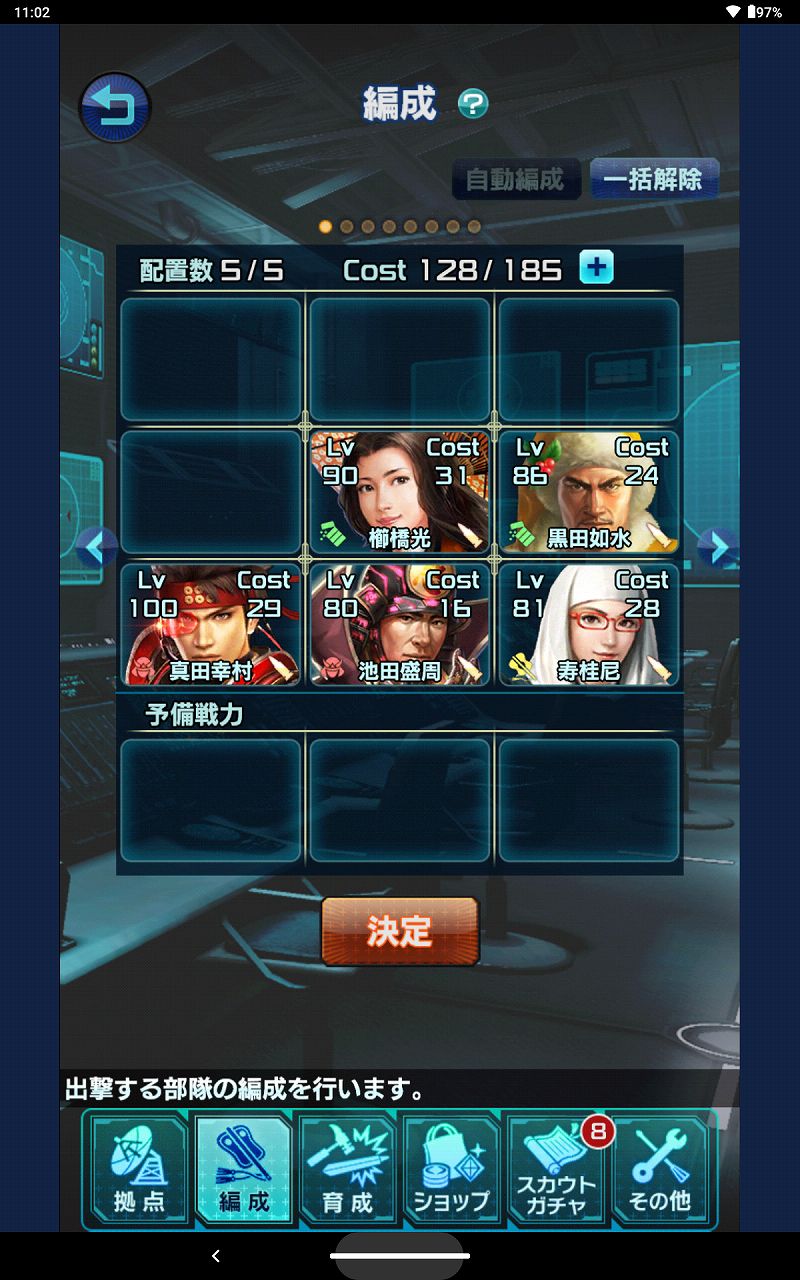Open the ショップ shop menu
The height and width of the screenshot is (1280, 800).
[x=451, y=1169]
